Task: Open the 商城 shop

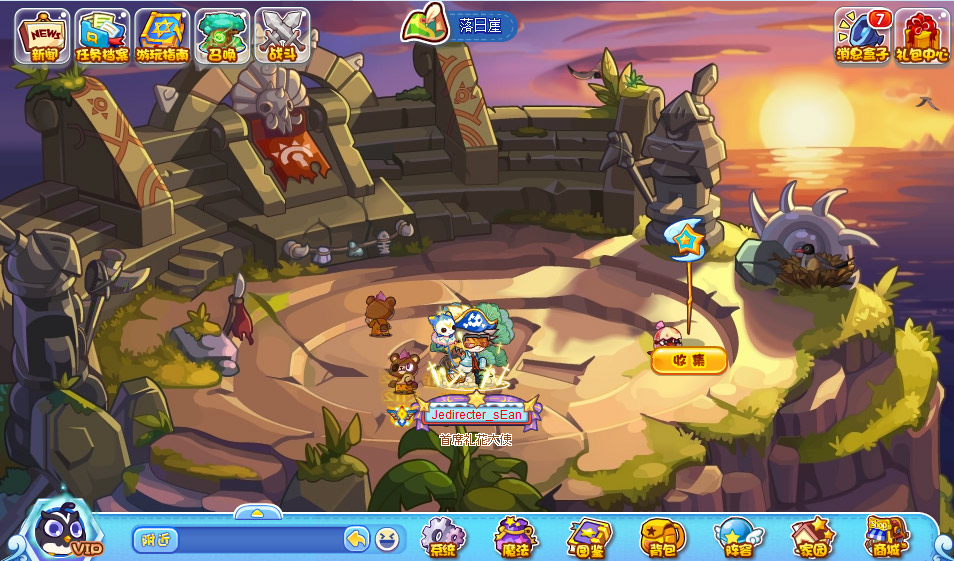Action: (x=886, y=537)
